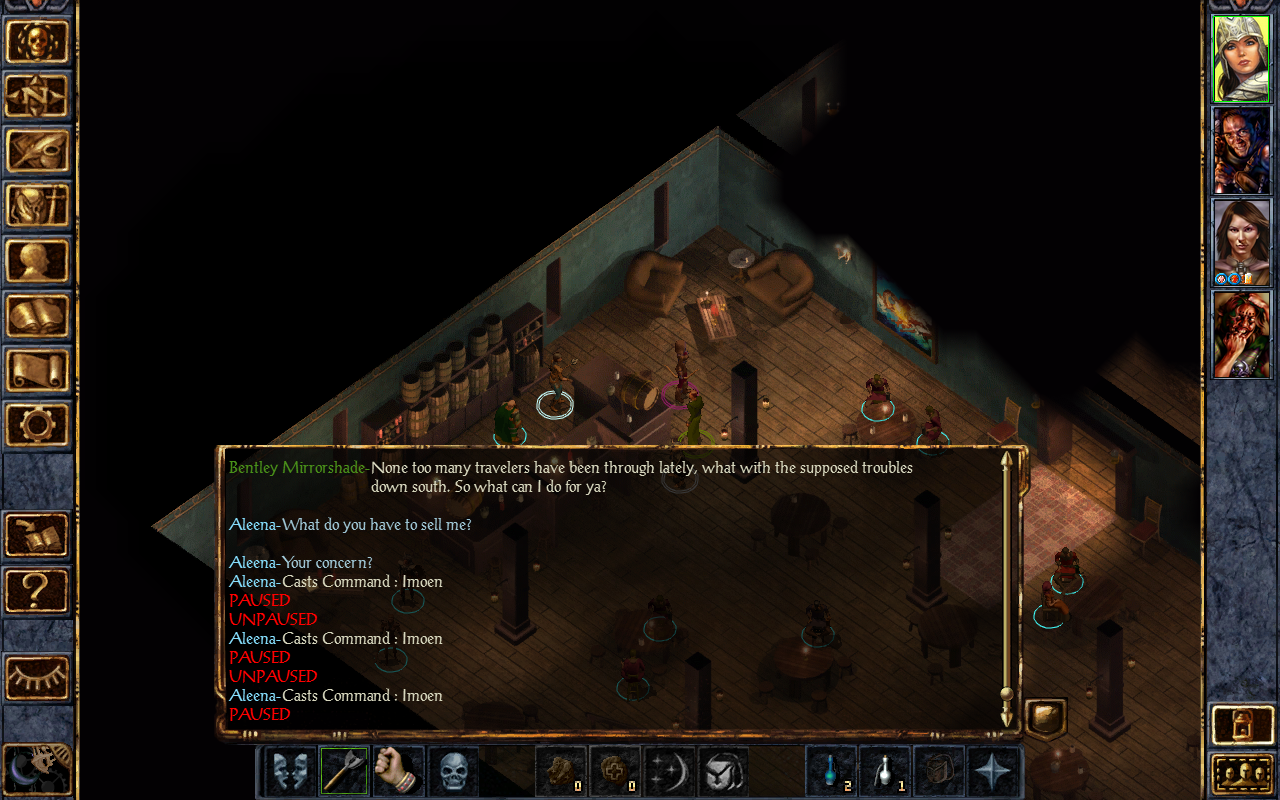Image resolution: width=1280 pixels, height=800 pixels.
Task: Click the quick save book button
Action: click(38, 535)
